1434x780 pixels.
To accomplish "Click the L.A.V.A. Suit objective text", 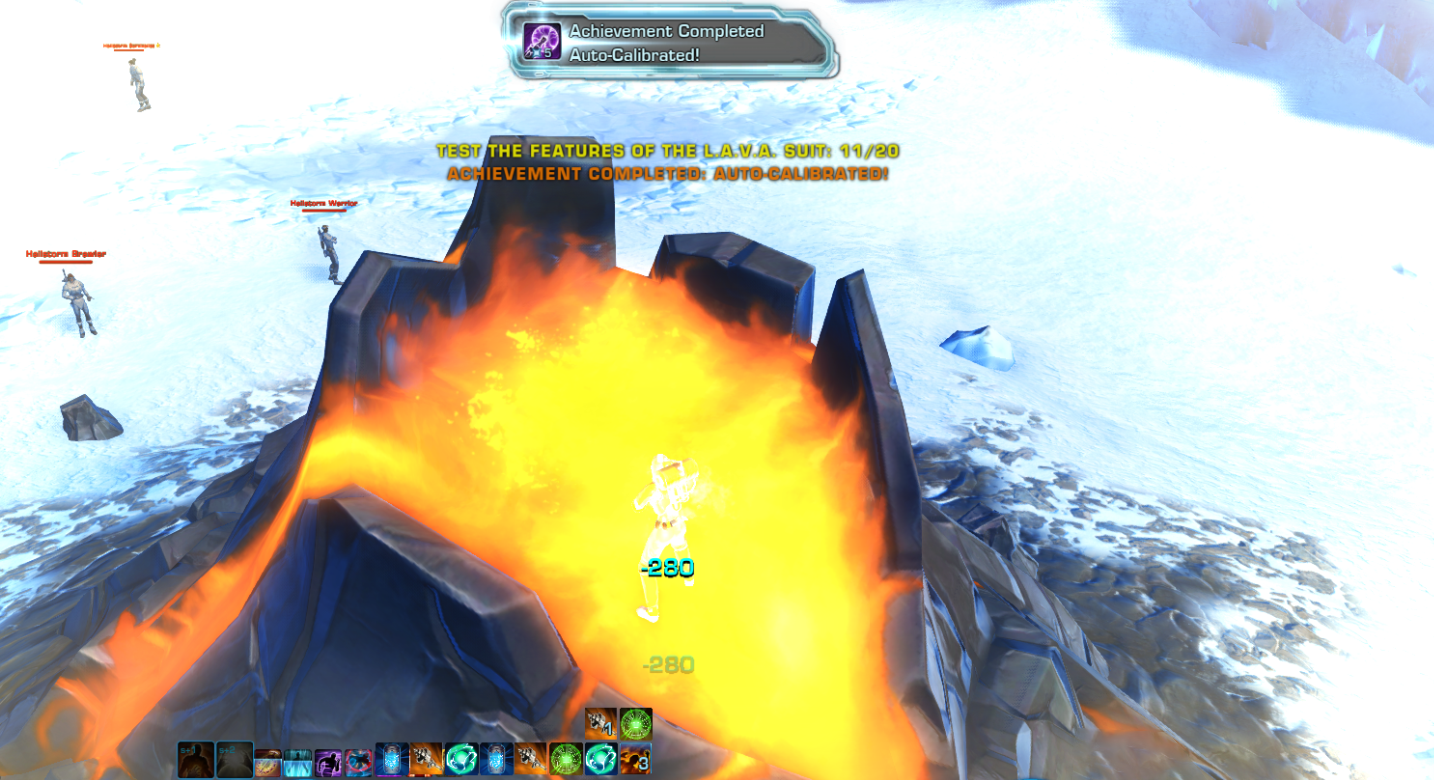I will (666, 152).
